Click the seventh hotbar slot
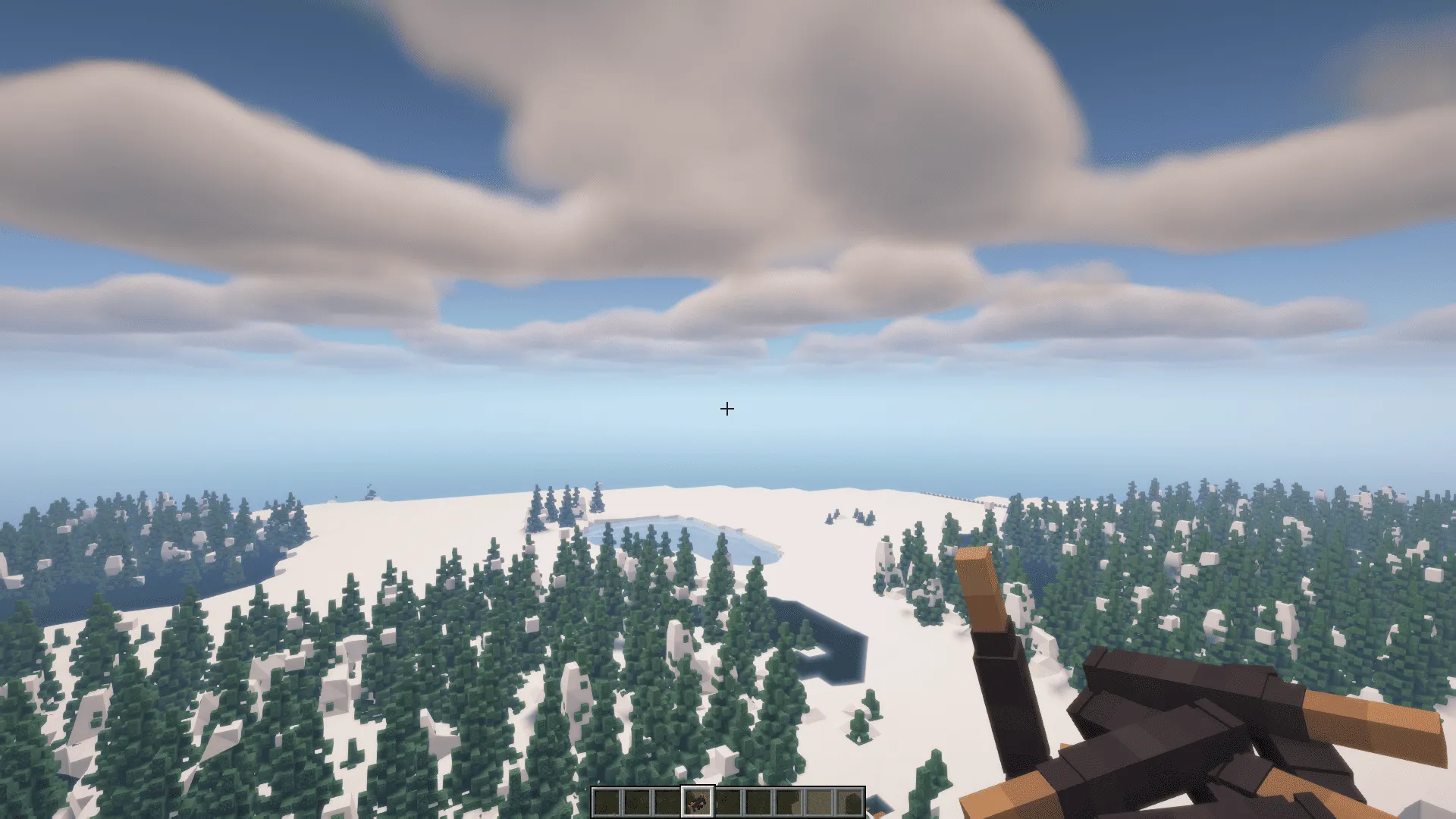Viewport: 1456px width, 819px height. 789,802
